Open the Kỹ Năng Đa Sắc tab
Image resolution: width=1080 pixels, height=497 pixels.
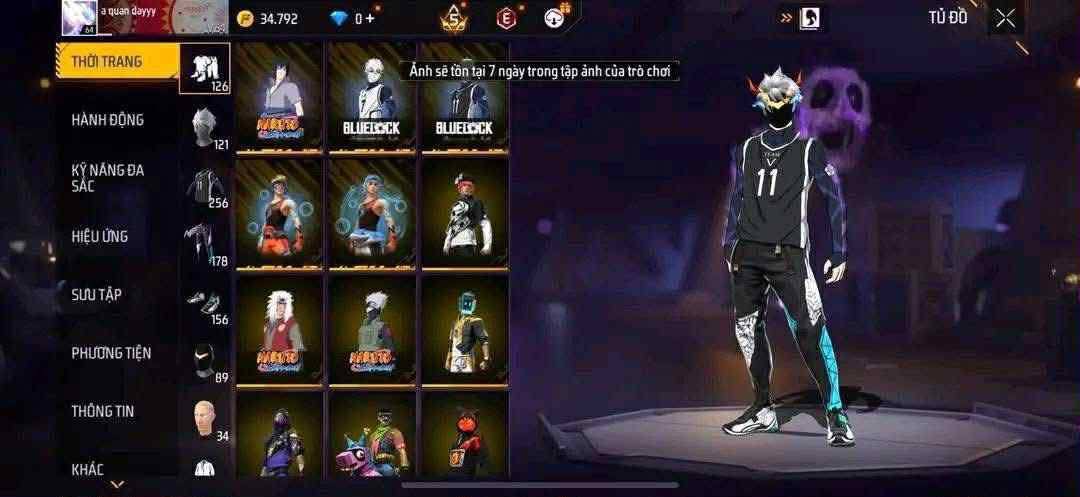(x=108, y=178)
